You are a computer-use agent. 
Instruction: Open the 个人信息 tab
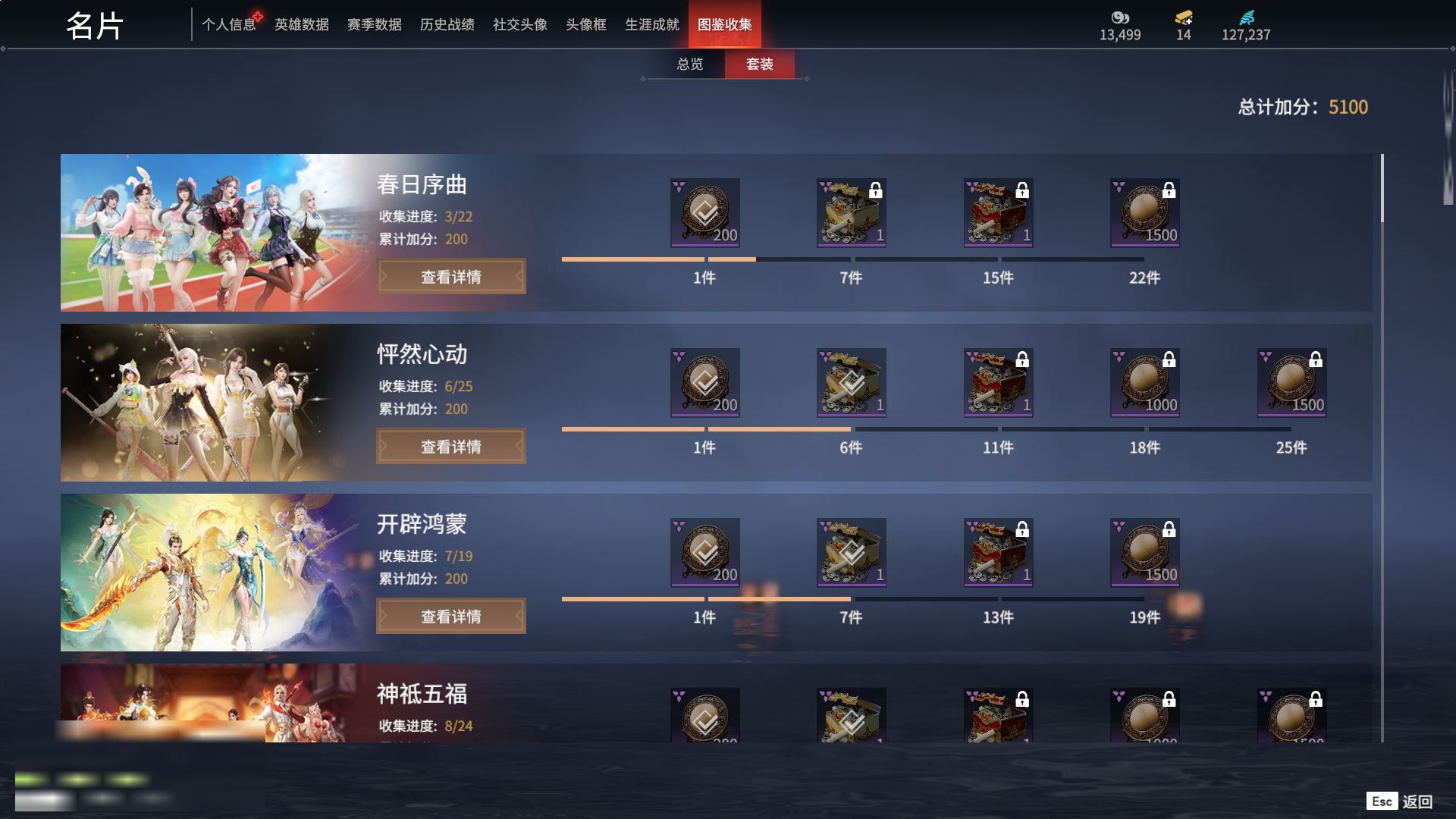tap(228, 25)
